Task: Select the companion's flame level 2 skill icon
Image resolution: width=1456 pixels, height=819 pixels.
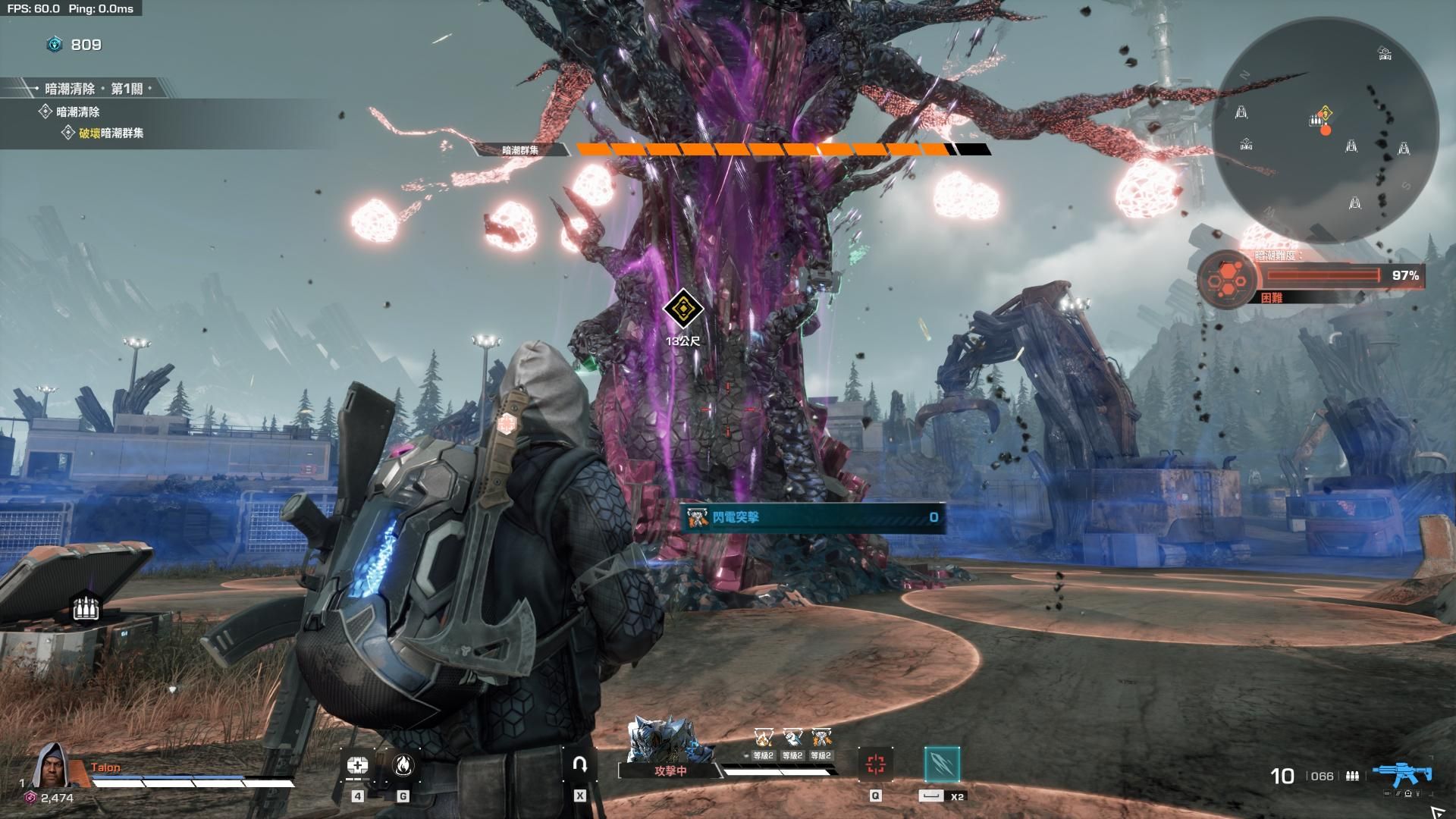Action: pos(763,738)
